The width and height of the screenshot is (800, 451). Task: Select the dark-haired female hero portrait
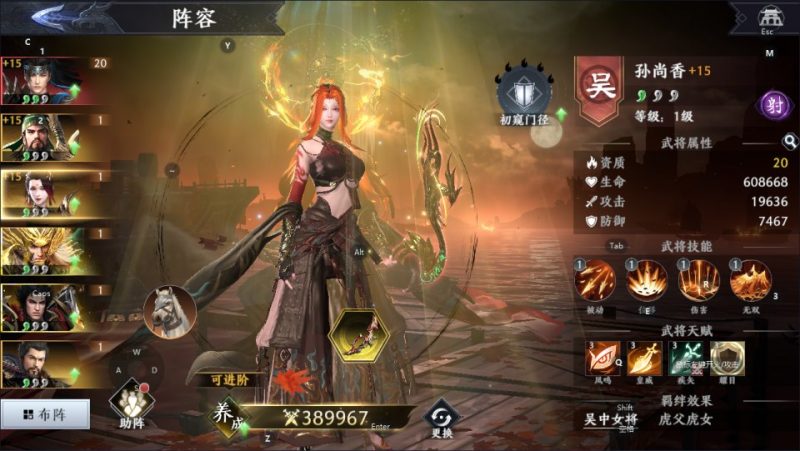tap(42, 194)
